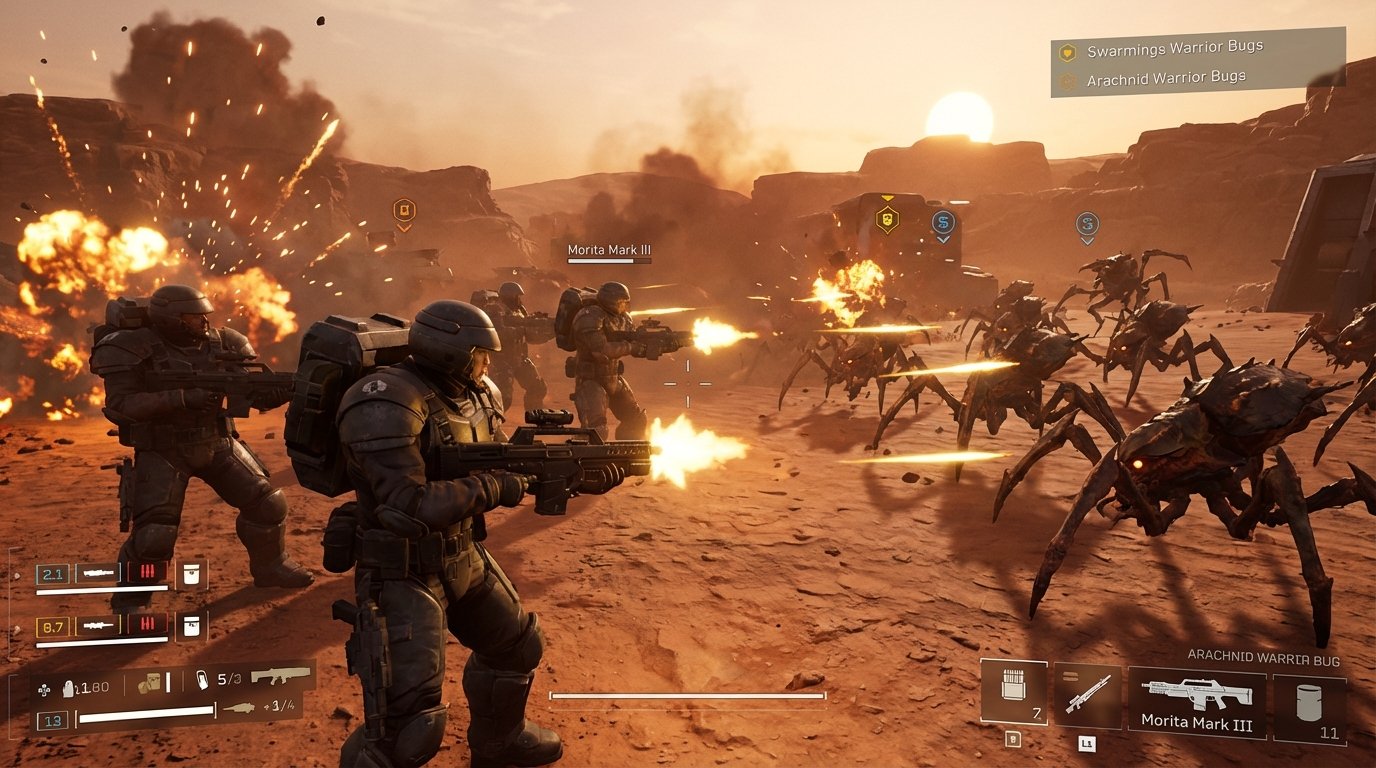Click the sniper rifle L1 slot icon
The image size is (1376, 768).
[x=1087, y=696]
